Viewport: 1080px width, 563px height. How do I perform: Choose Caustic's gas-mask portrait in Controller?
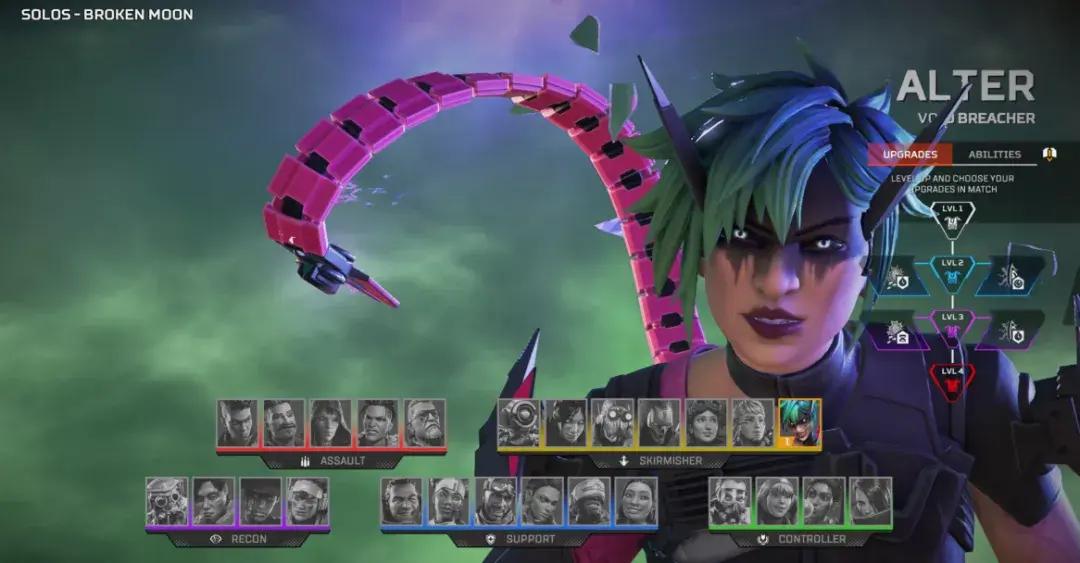(x=730, y=500)
